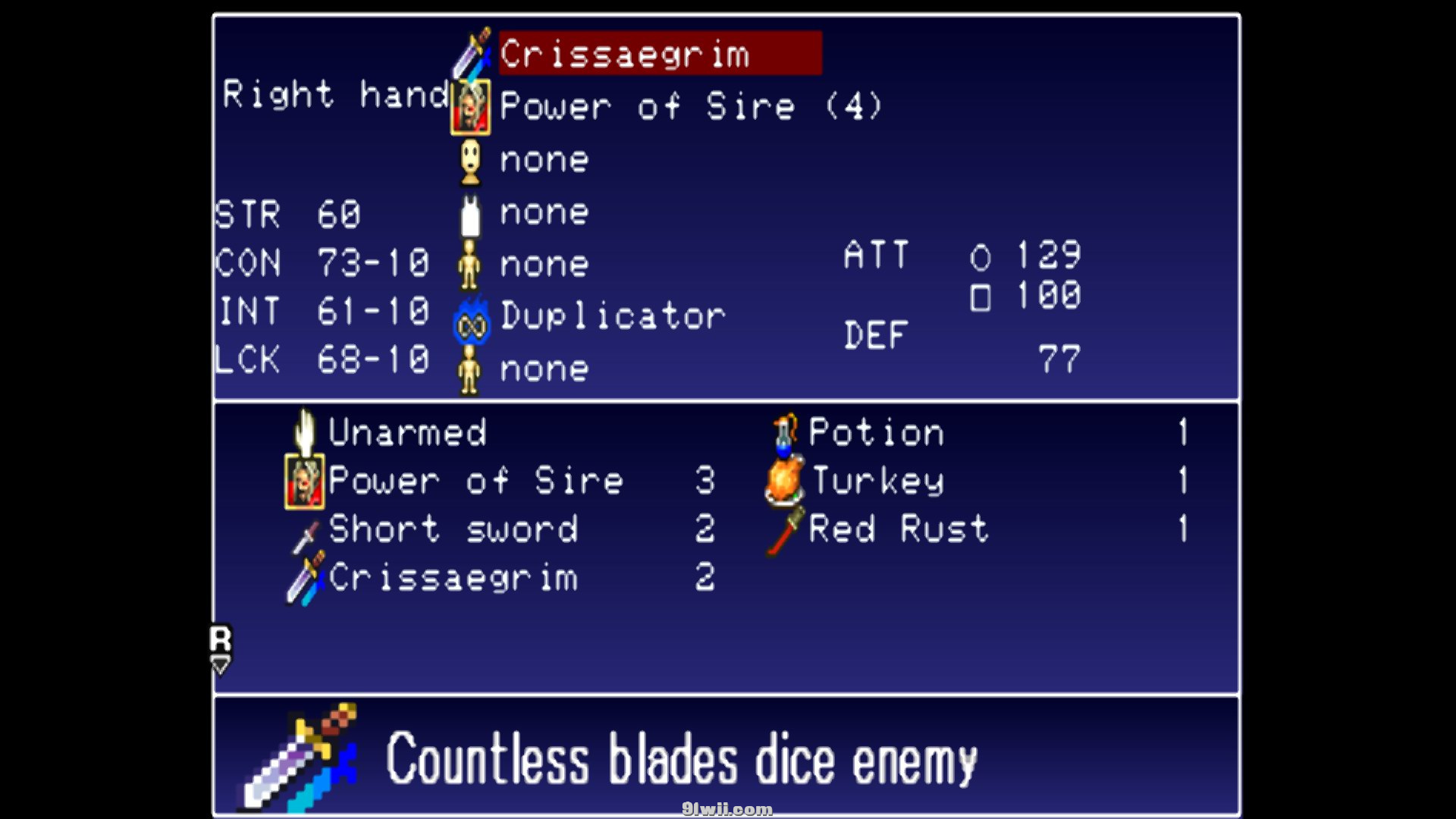This screenshot has width=1456, height=819.
Task: Select the Turkey item
Action: click(x=877, y=481)
